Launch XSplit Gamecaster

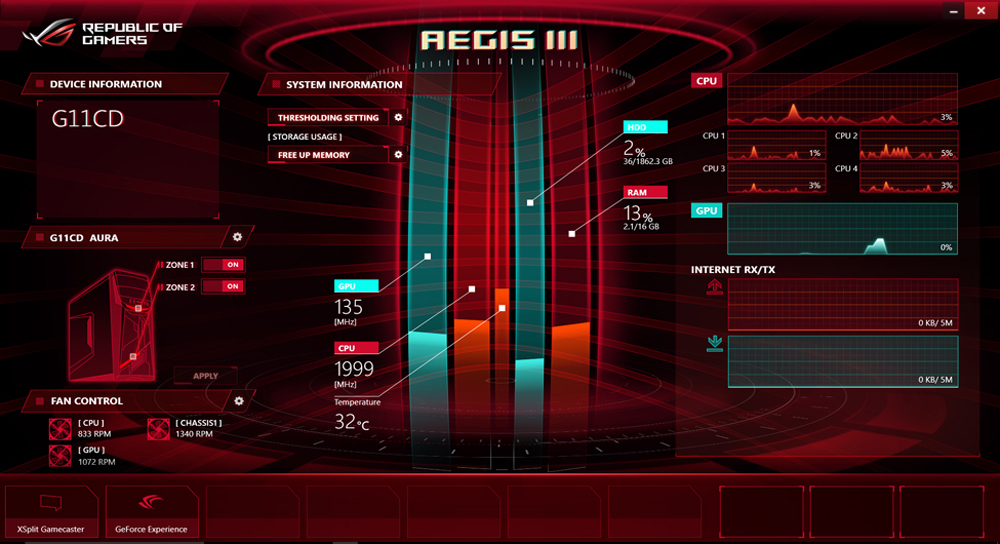coord(52,512)
